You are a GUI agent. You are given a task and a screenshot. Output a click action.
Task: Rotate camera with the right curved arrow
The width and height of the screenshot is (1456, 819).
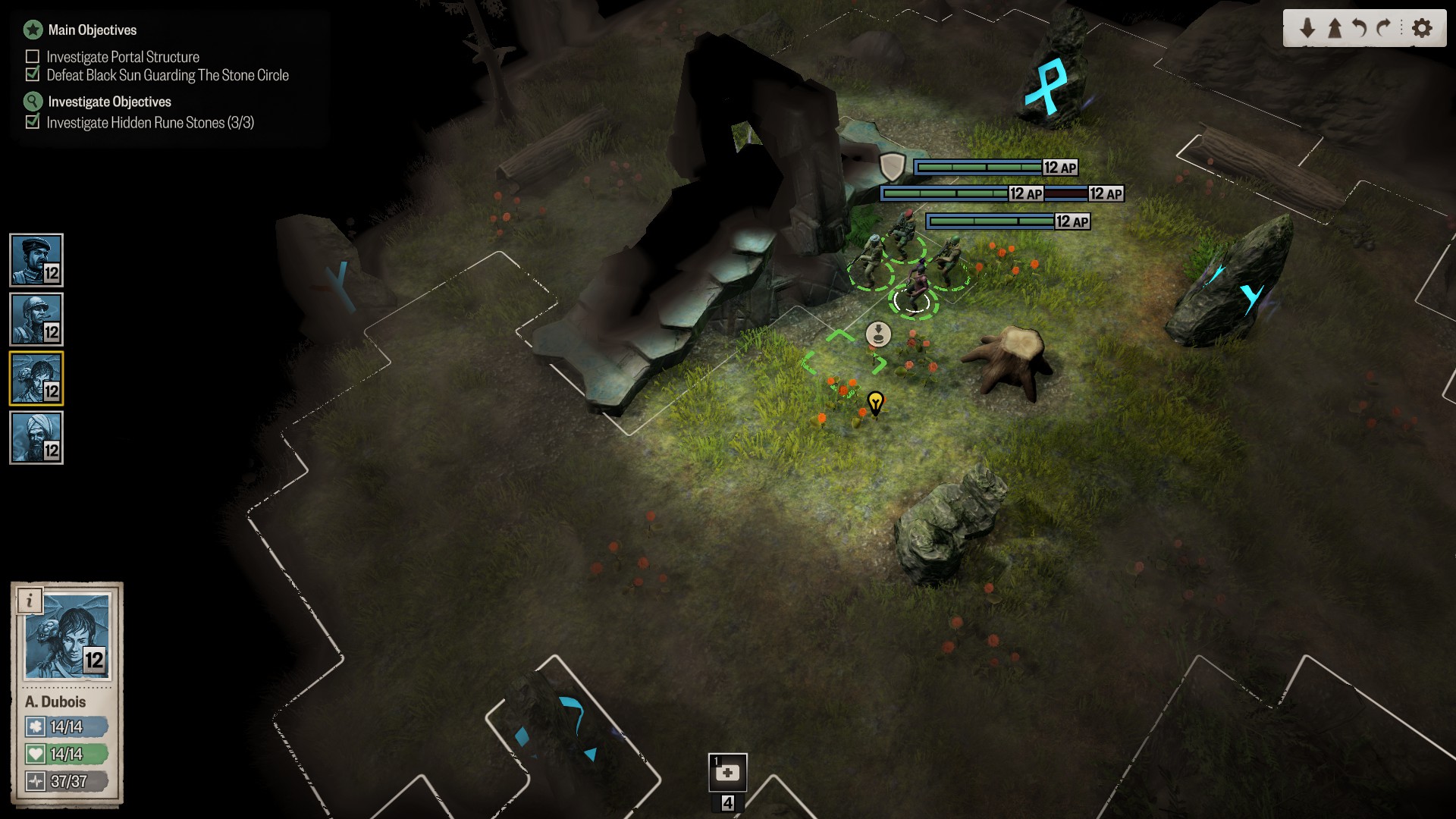click(x=1385, y=29)
